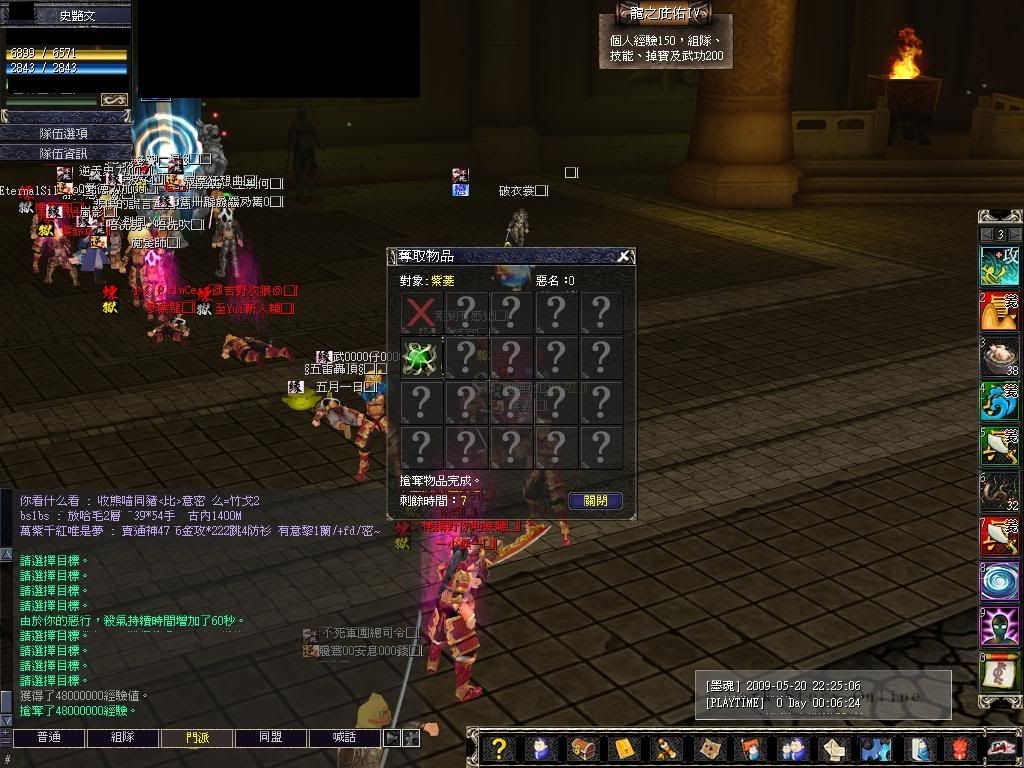
Task: Use the scroll item in the last hotbar slot
Action: (999, 673)
